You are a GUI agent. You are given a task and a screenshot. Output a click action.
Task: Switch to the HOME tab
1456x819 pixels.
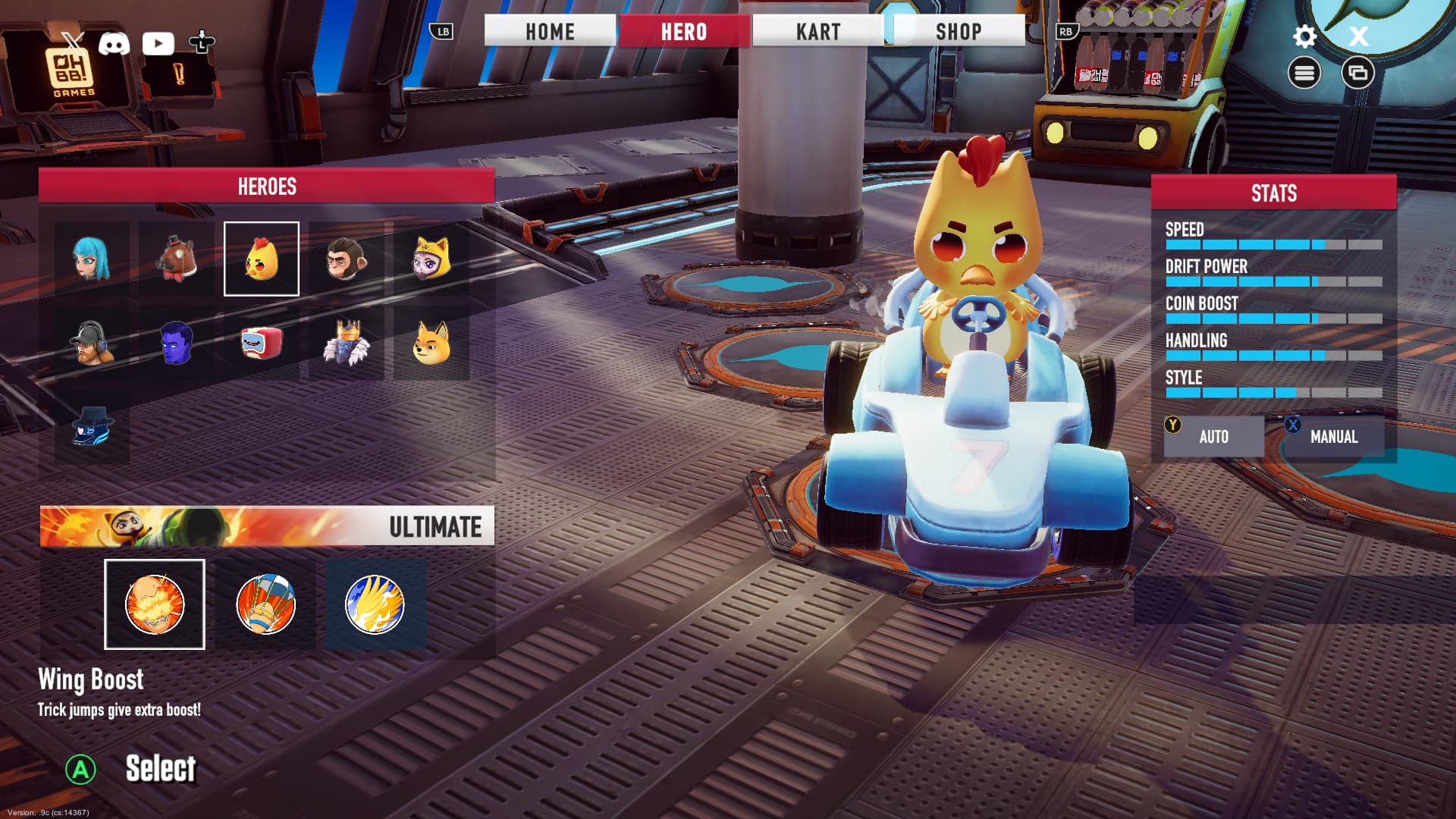550,32
